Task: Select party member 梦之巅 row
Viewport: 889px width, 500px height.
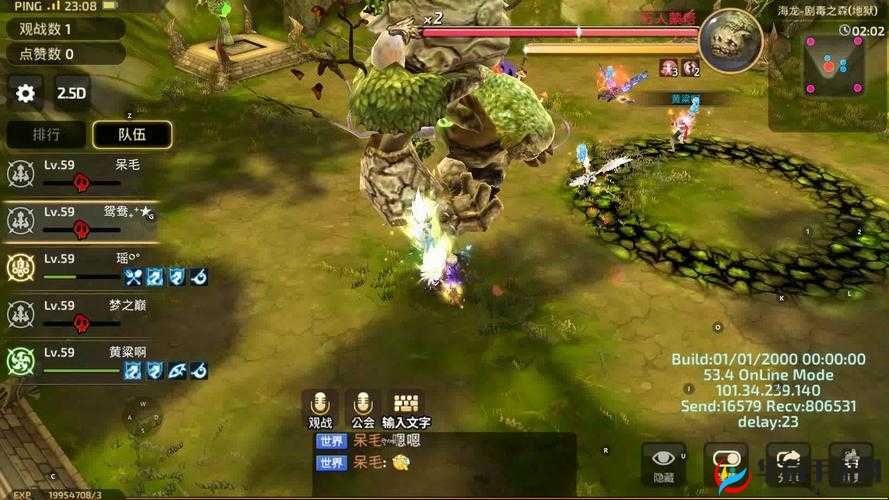Action: pyautogui.click(x=80, y=314)
